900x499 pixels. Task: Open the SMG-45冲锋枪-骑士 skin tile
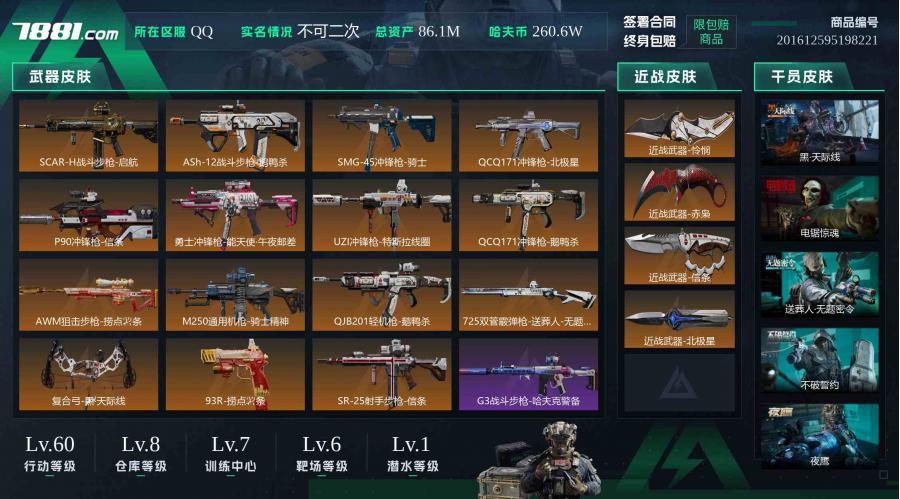pyautogui.click(x=381, y=134)
